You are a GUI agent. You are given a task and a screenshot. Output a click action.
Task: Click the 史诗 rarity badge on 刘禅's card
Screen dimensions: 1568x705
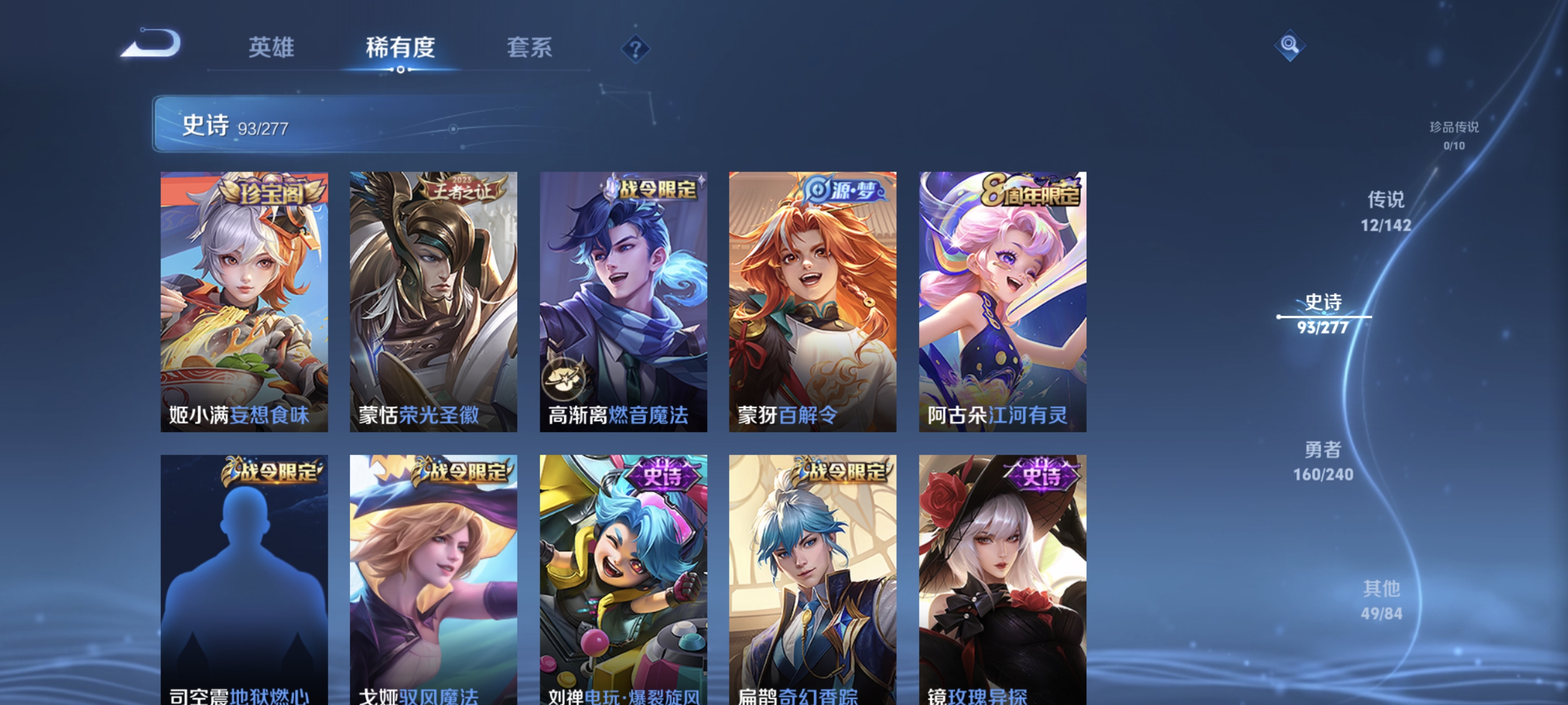pyautogui.click(x=663, y=474)
